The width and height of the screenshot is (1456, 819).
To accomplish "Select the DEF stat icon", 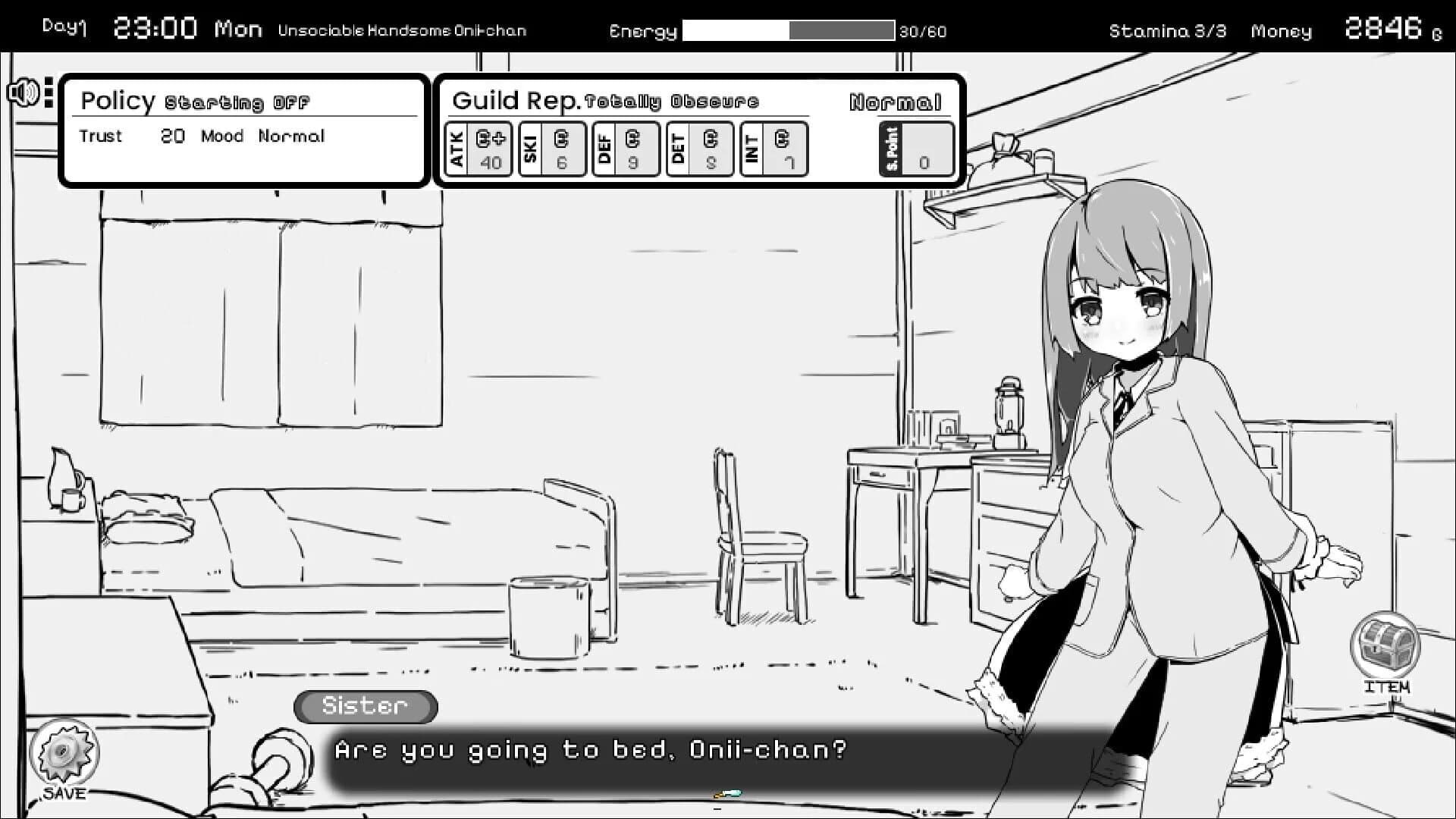I will [626, 149].
